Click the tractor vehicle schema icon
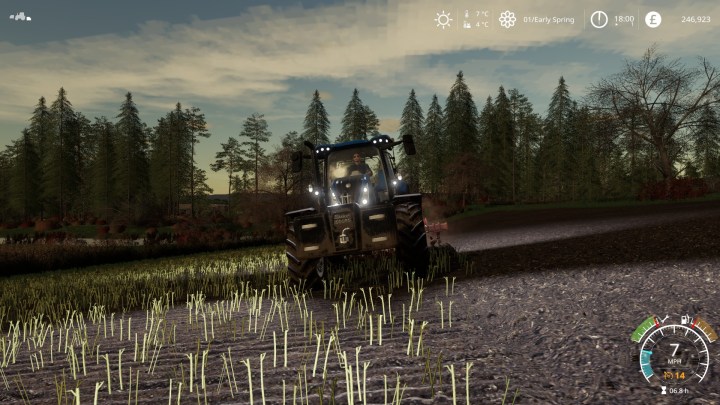 20,17
